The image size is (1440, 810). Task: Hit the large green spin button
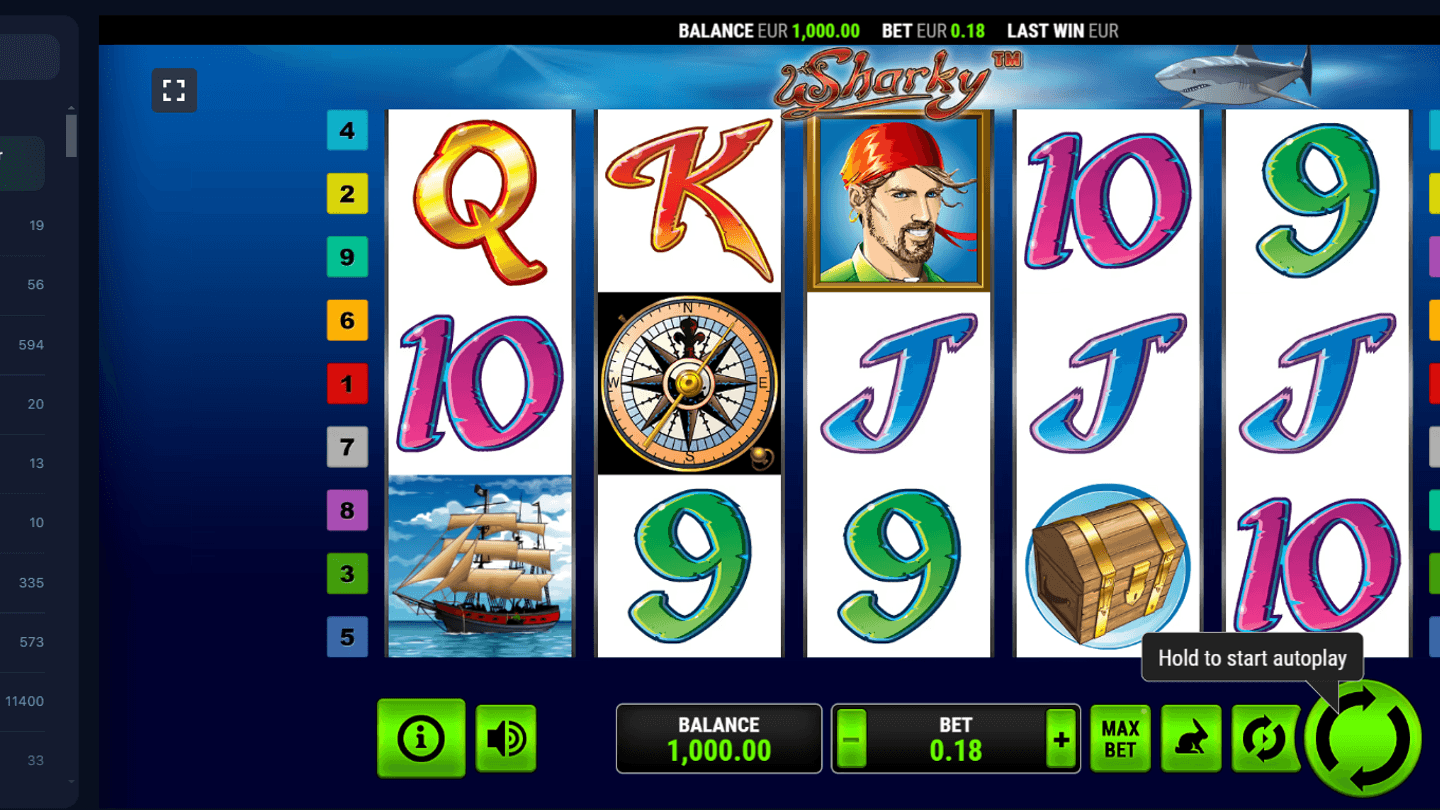[x=1364, y=737]
